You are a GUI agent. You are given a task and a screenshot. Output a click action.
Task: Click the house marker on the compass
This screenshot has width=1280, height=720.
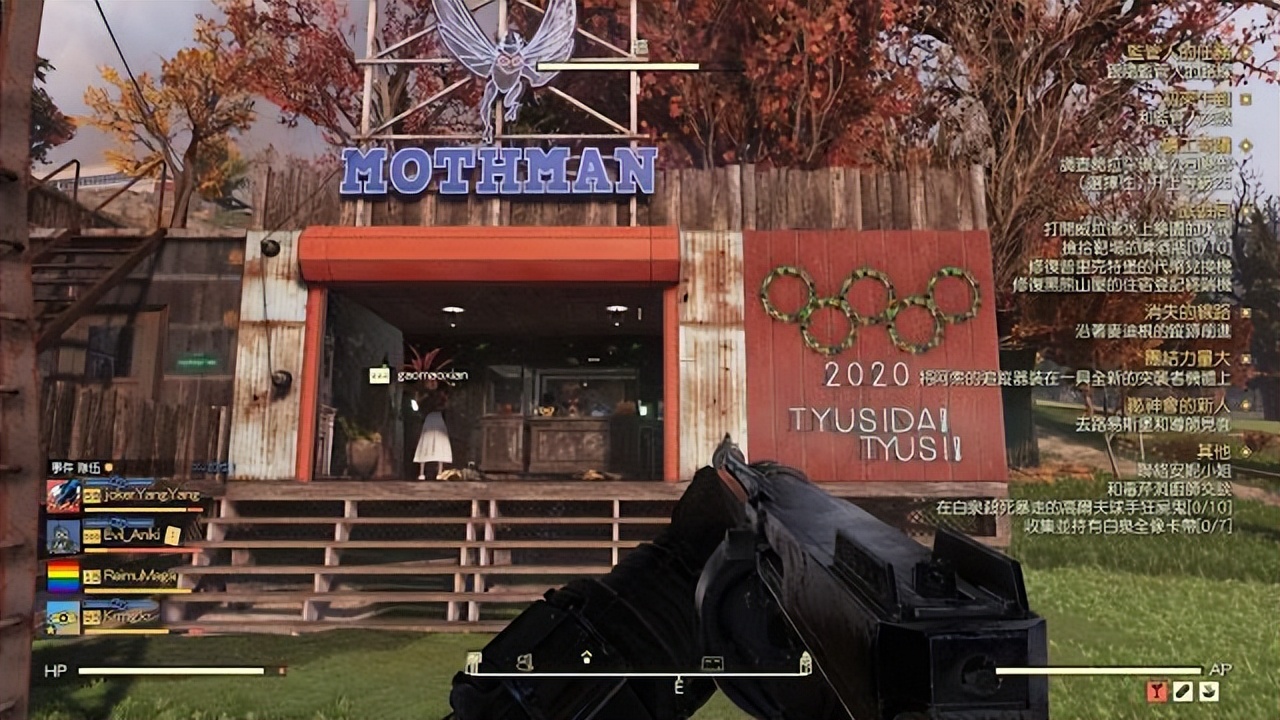point(586,657)
